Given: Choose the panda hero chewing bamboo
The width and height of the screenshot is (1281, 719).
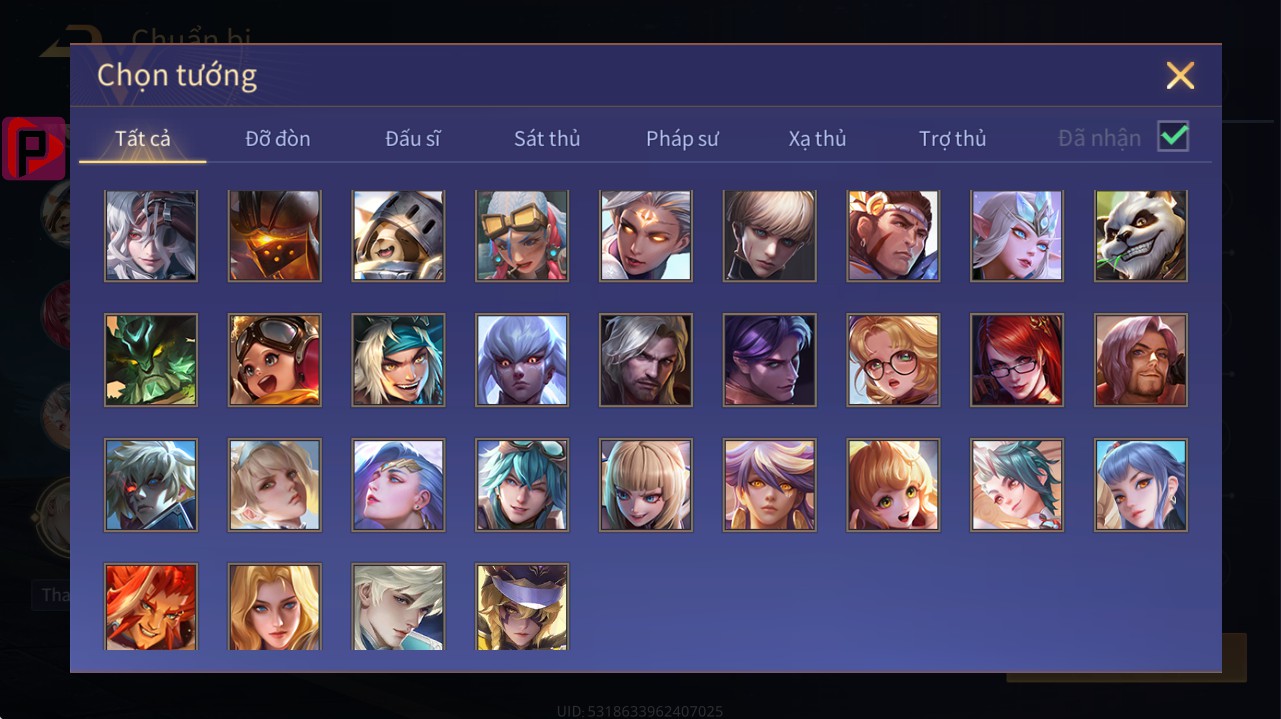Looking at the screenshot, I should coord(1141,236).
